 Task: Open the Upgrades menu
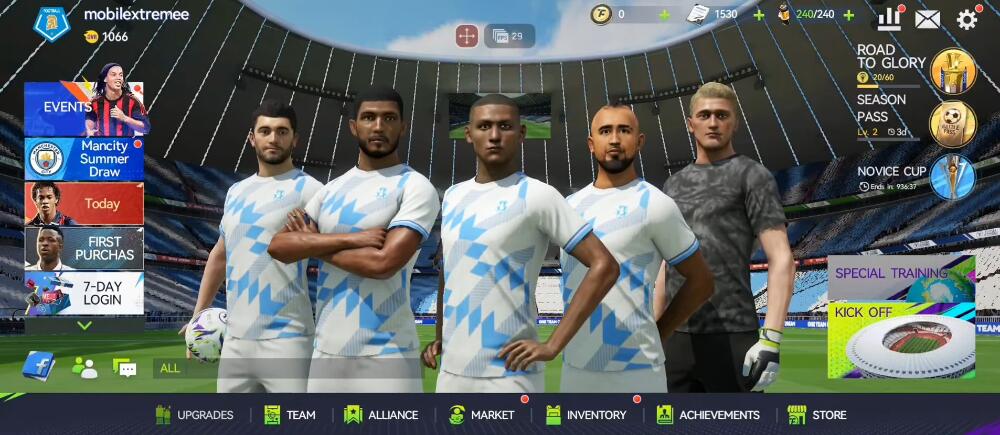click(195, 415)
